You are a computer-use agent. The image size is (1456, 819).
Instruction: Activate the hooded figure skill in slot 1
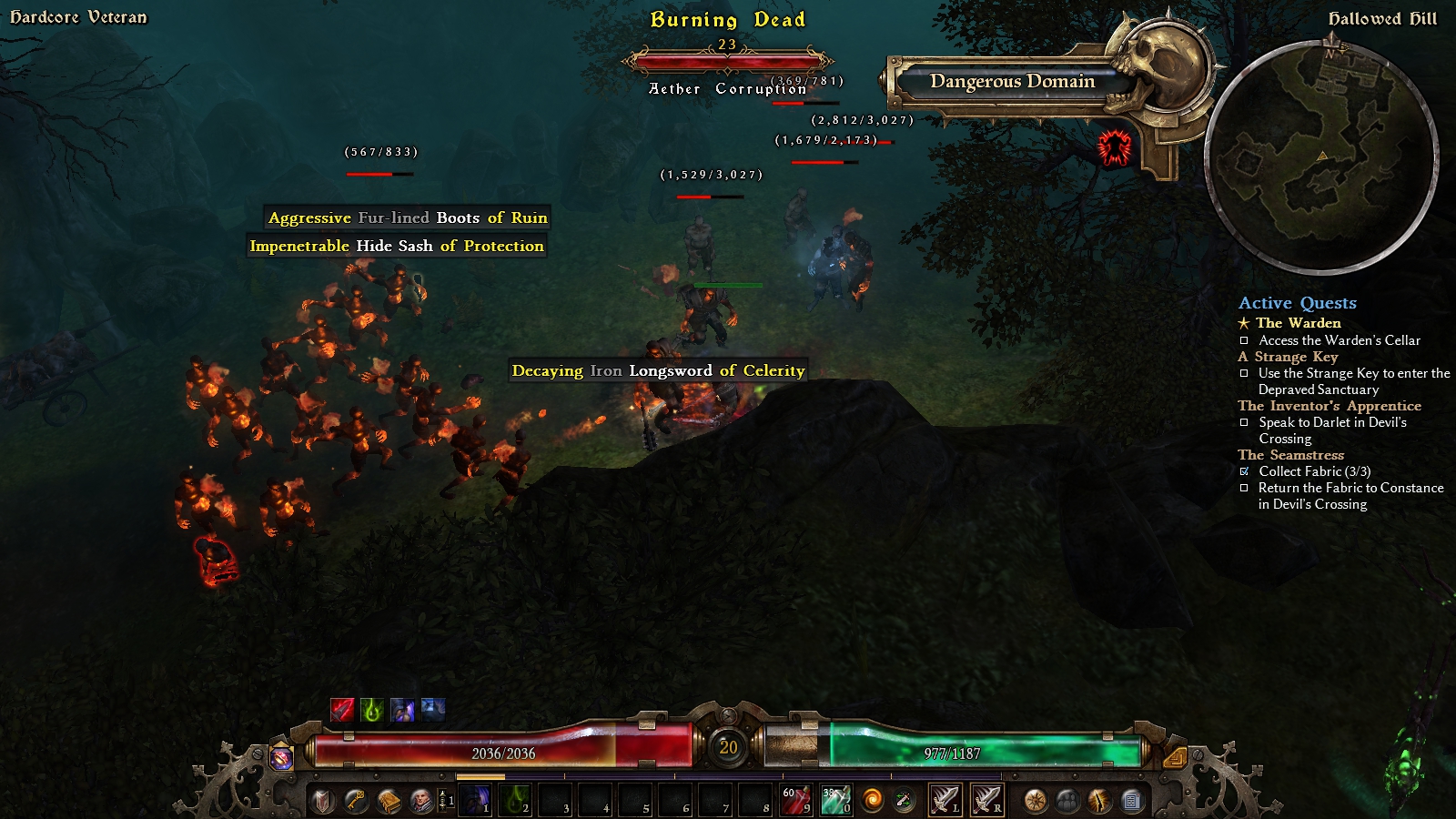[475, 801]
